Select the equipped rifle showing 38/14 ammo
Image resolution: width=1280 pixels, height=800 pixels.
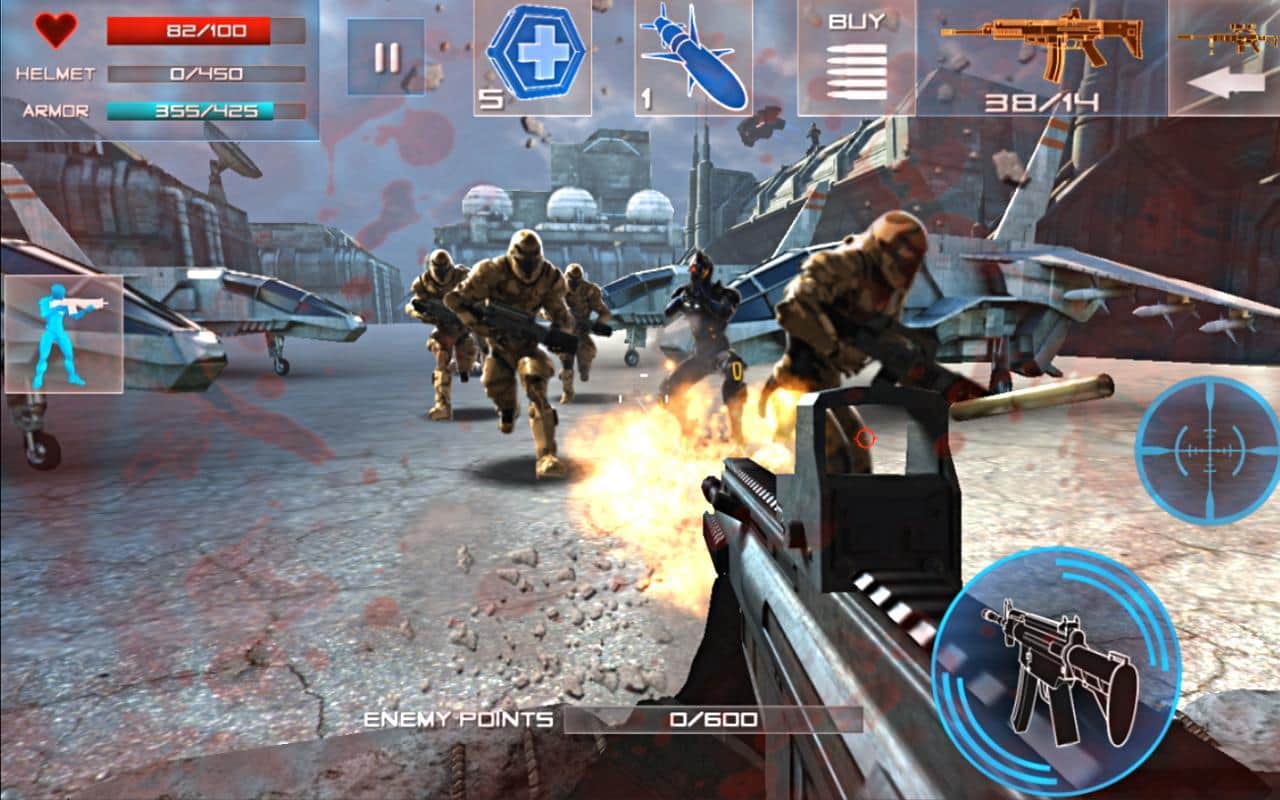point(1040,55)
